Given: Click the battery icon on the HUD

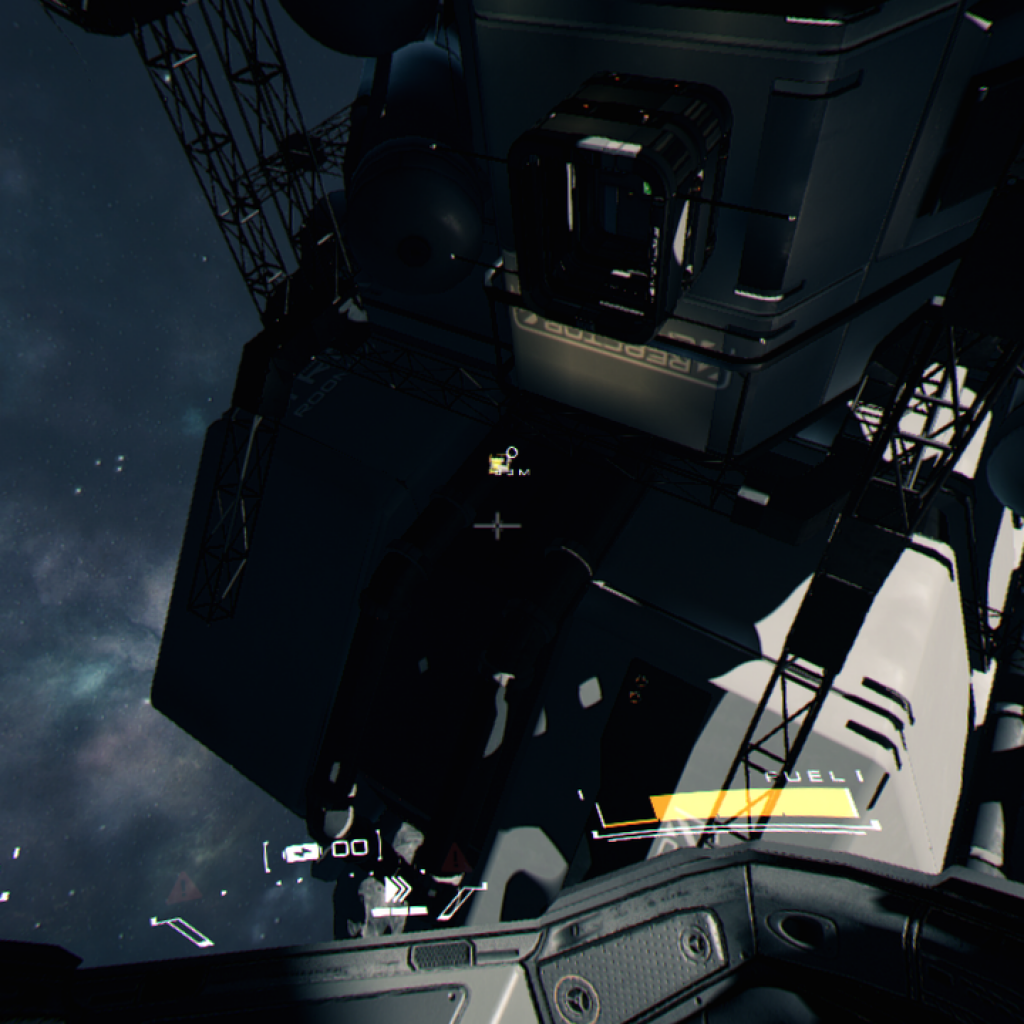Looking at the screenshot, I should click(x=301, y=852).
